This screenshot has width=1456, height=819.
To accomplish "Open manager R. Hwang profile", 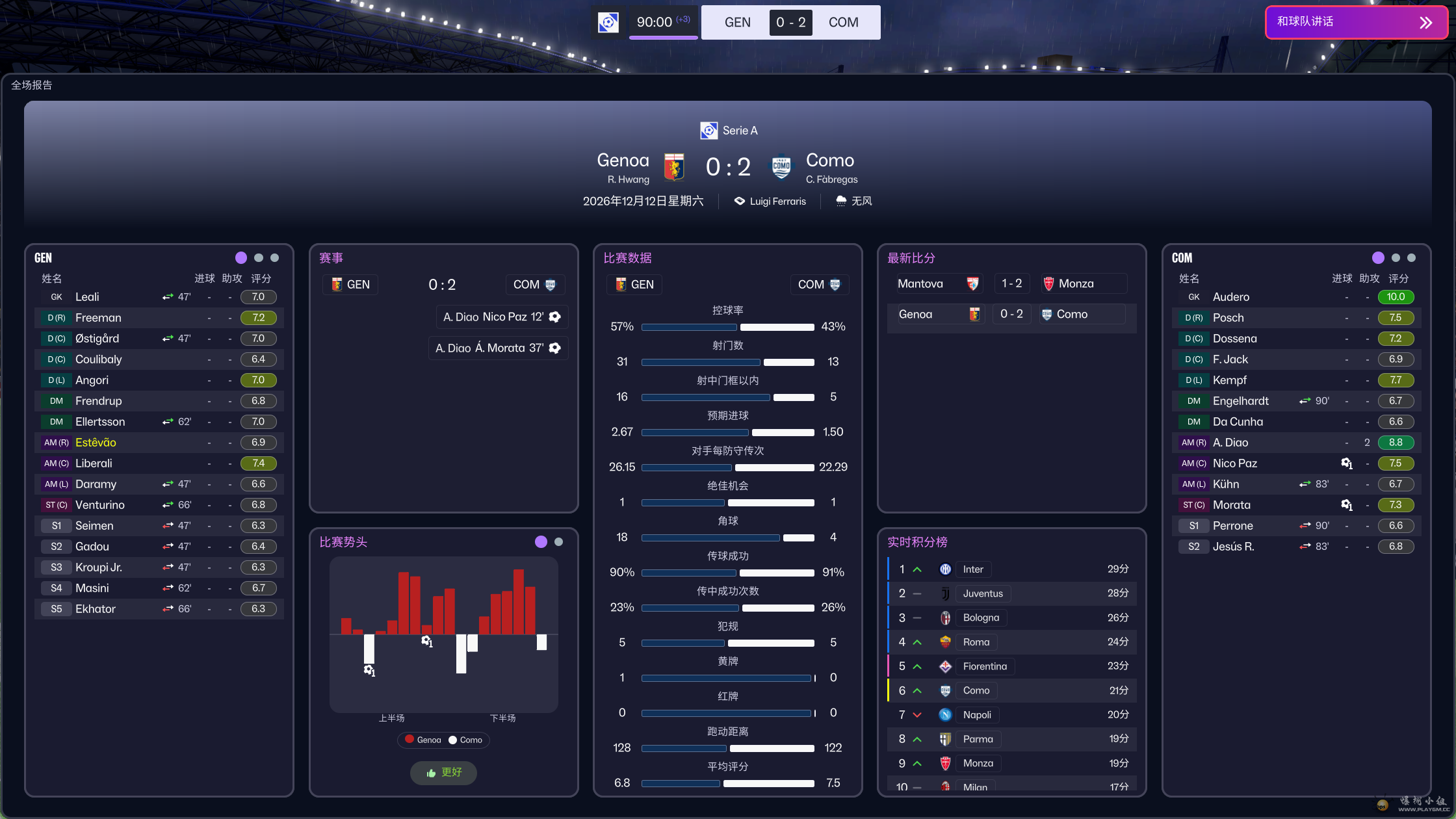I will (628, 179).
